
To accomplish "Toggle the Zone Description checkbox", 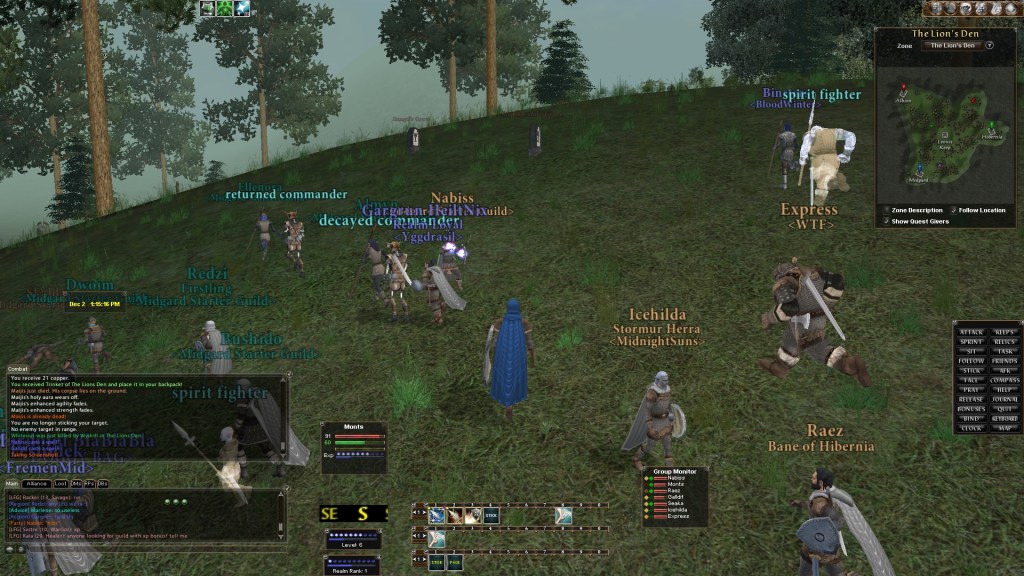I will pyautogui.click(x=886, y=210).
